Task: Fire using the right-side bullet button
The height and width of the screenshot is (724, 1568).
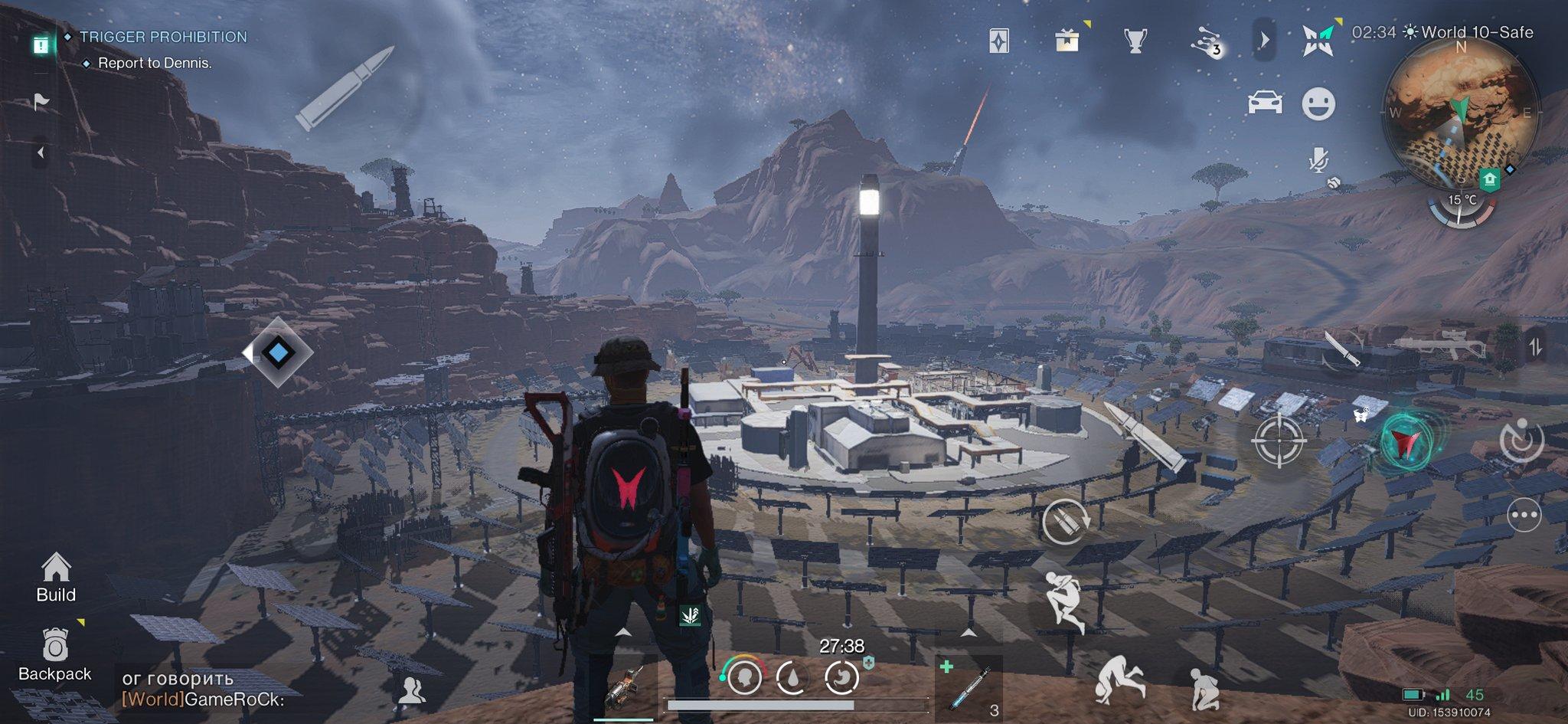Action: point(1146,435)
